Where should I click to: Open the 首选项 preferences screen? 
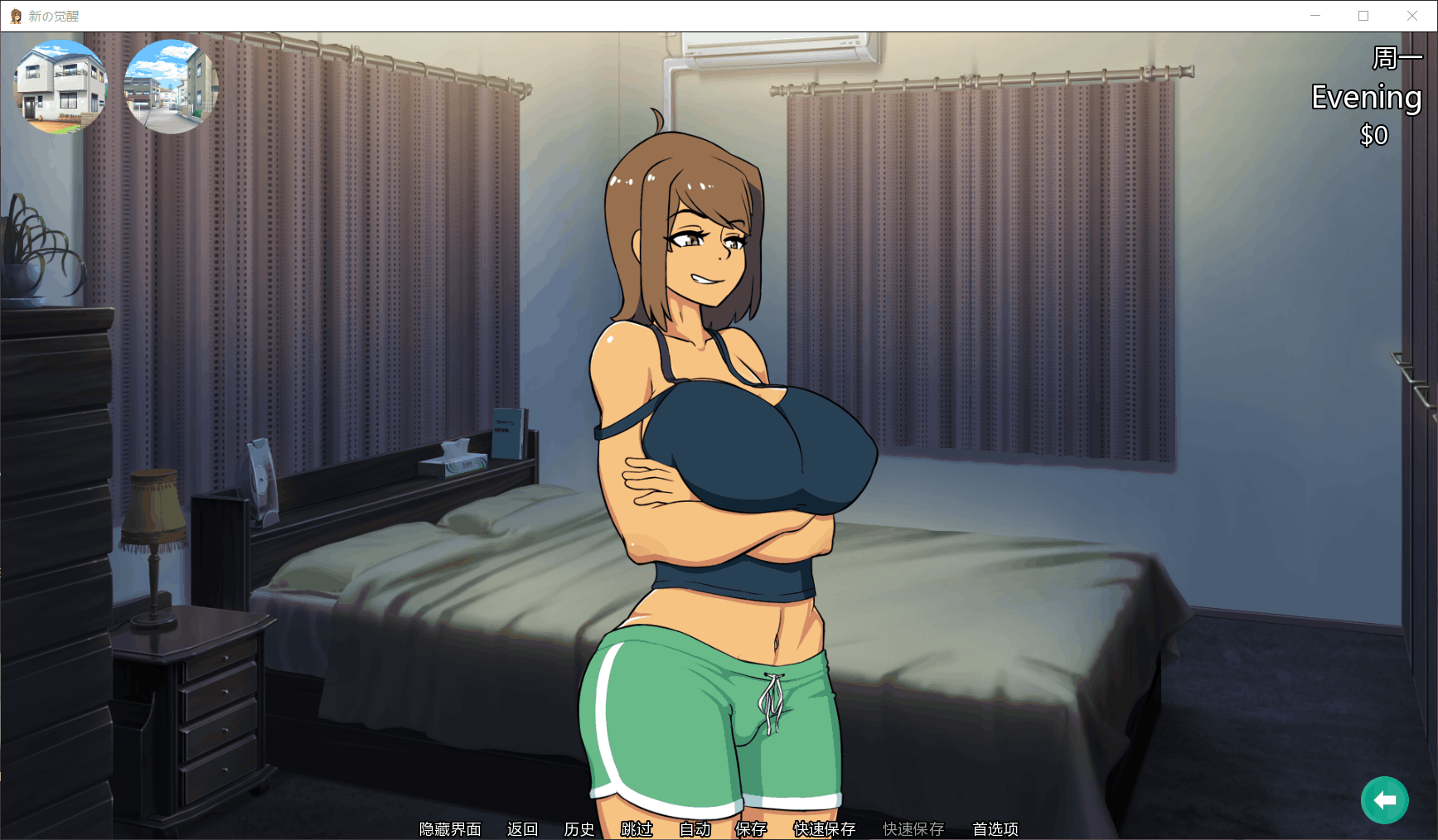tap(995, 828)
